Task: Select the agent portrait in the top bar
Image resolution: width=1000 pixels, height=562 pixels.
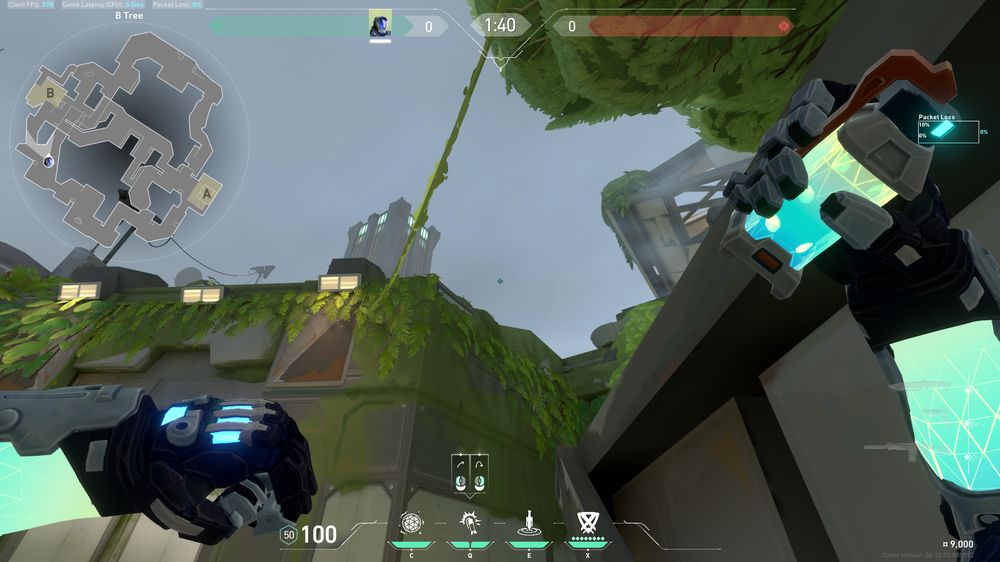Action: click(380, 25)
